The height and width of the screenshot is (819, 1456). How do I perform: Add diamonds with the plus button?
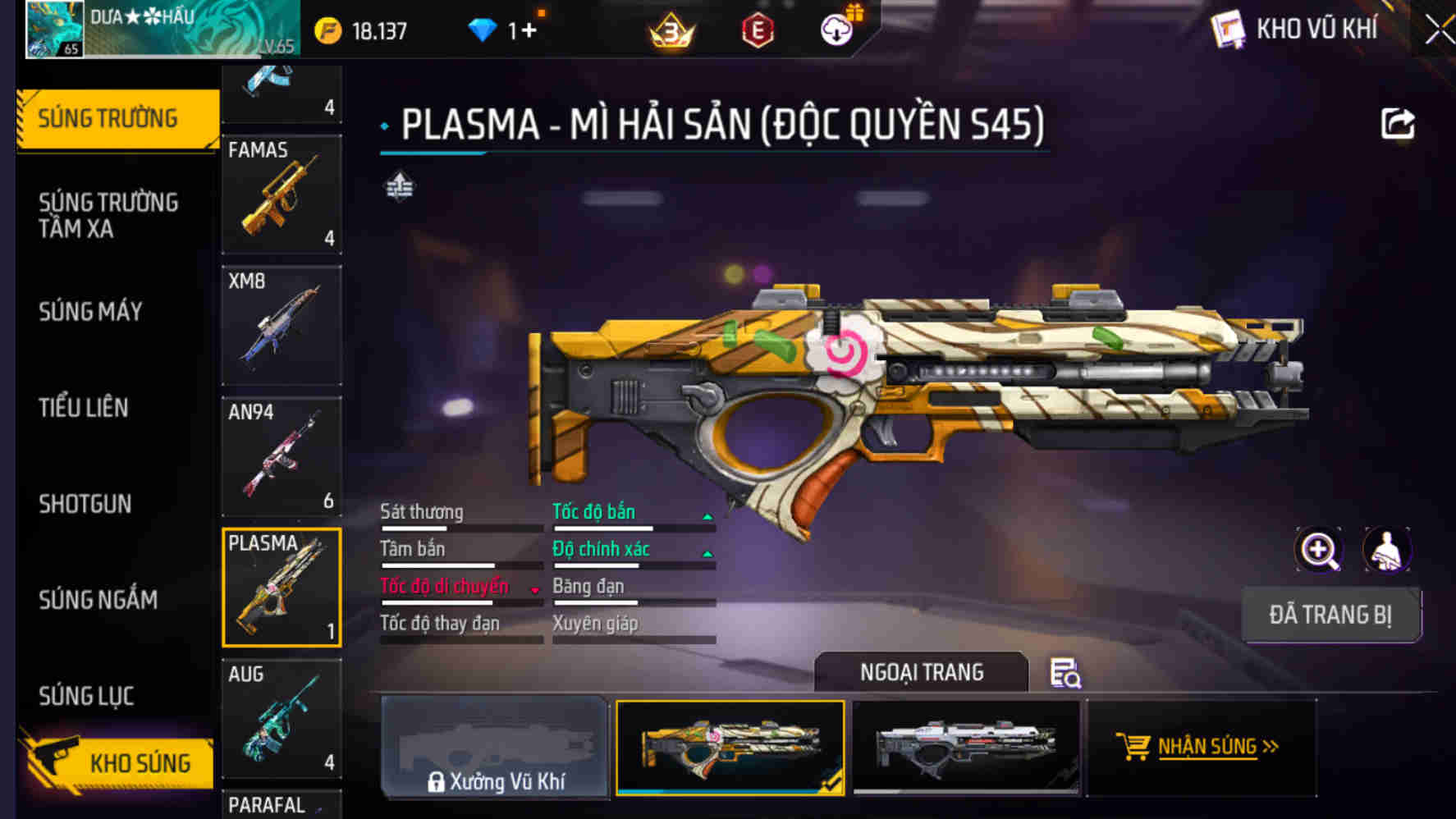(x=528, y=31)
